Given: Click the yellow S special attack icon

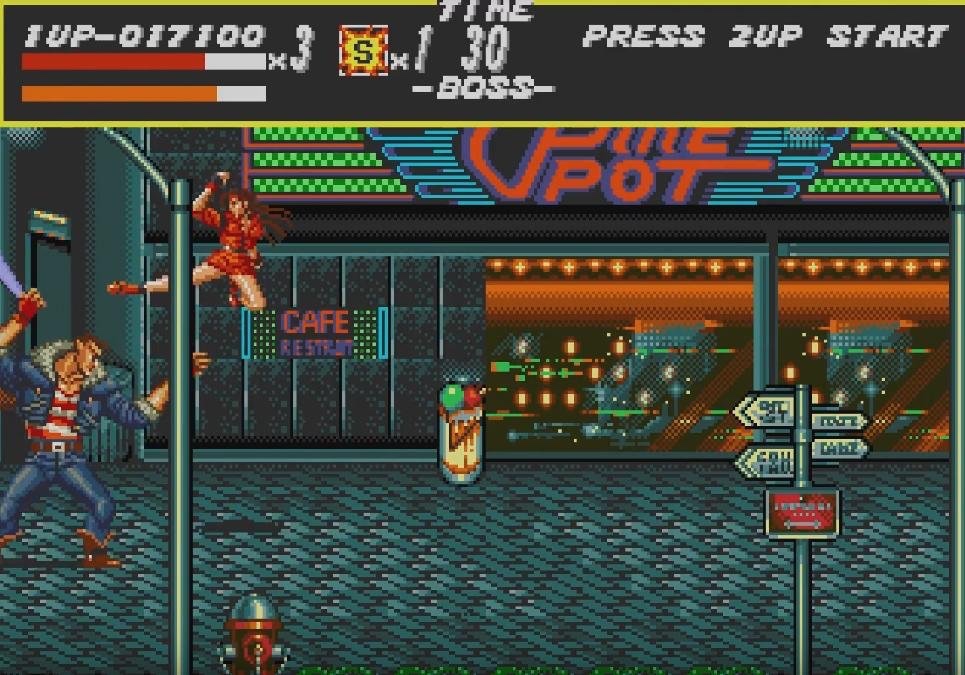Looking at the screenshot, I should click(x=363, y=52).
